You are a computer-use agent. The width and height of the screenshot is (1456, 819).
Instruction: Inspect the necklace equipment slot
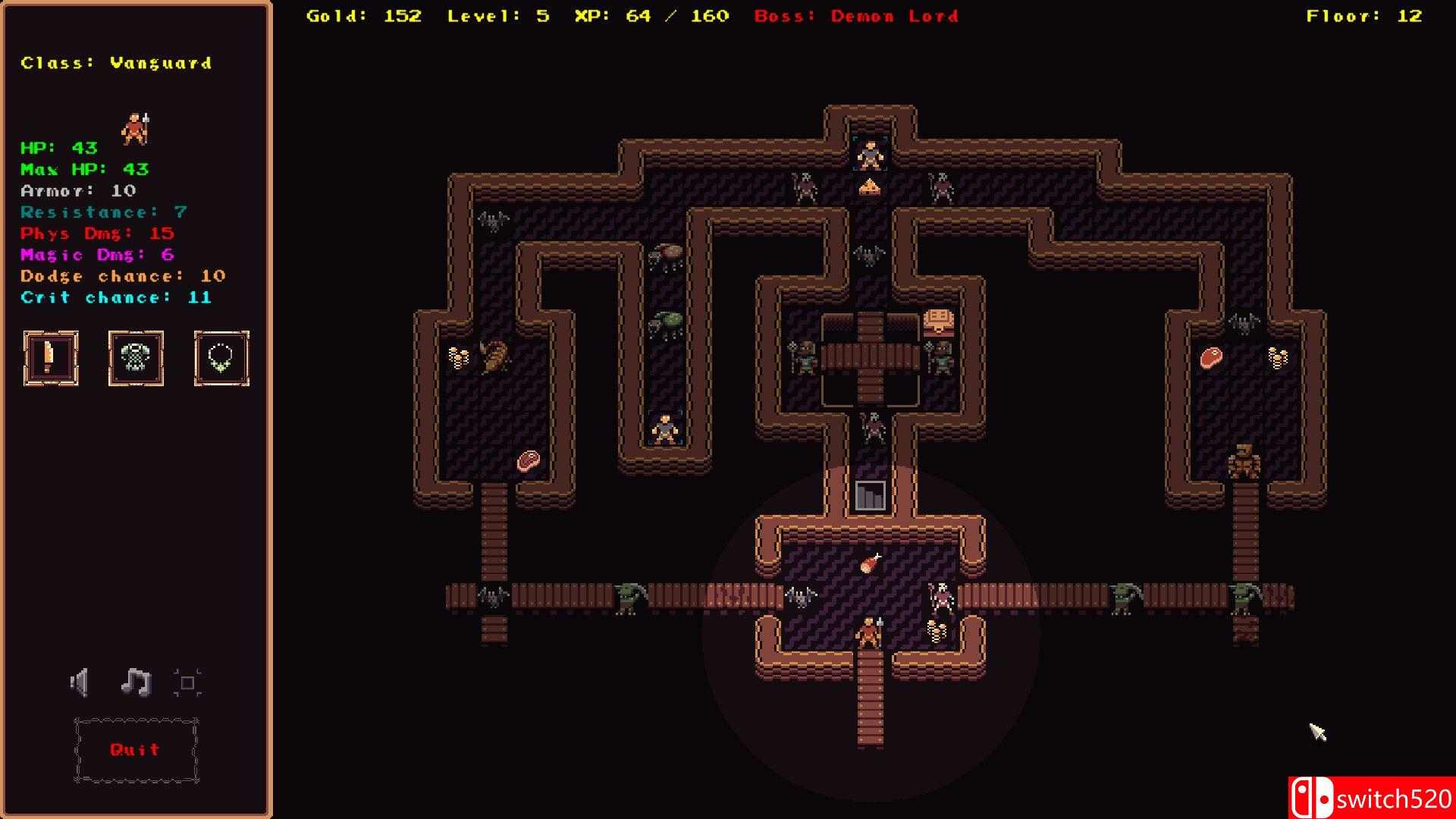[x=221, y=359]
